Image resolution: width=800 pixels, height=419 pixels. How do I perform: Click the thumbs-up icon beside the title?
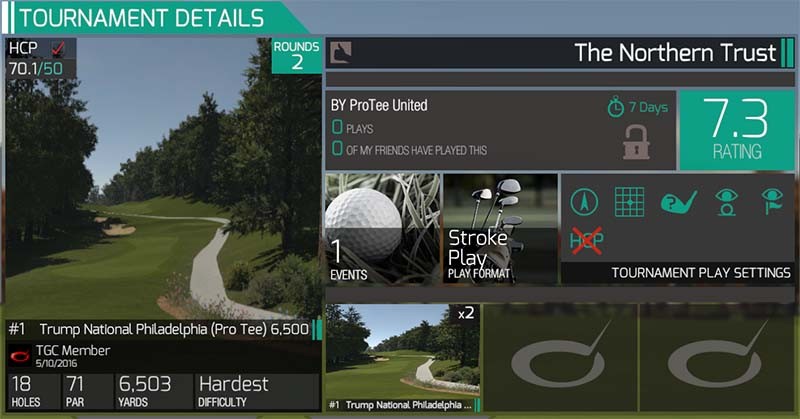pyautogui.click(x=341, y=52)
